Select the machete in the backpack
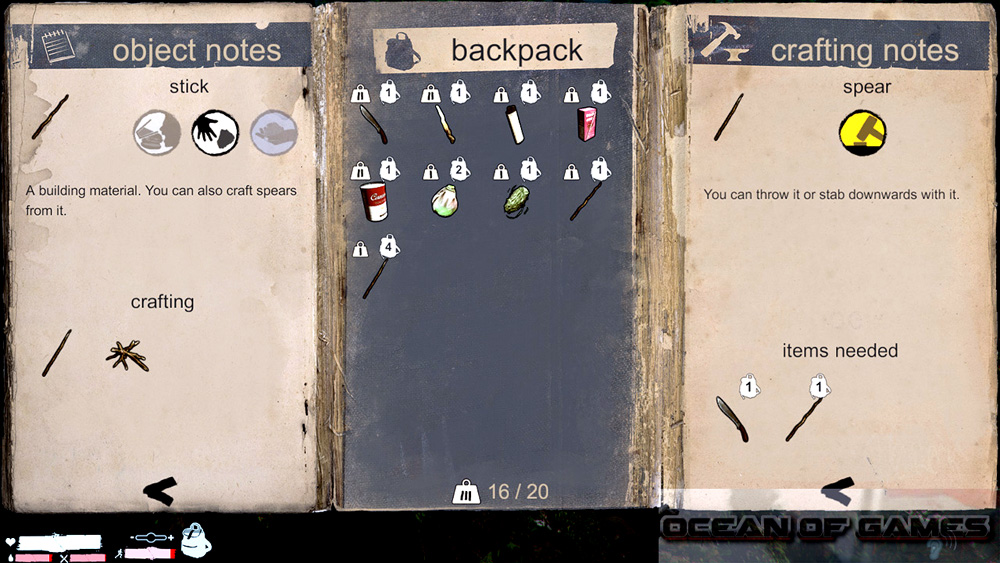Viewport: 1000px width, 563px height. (x=372, y=126)
